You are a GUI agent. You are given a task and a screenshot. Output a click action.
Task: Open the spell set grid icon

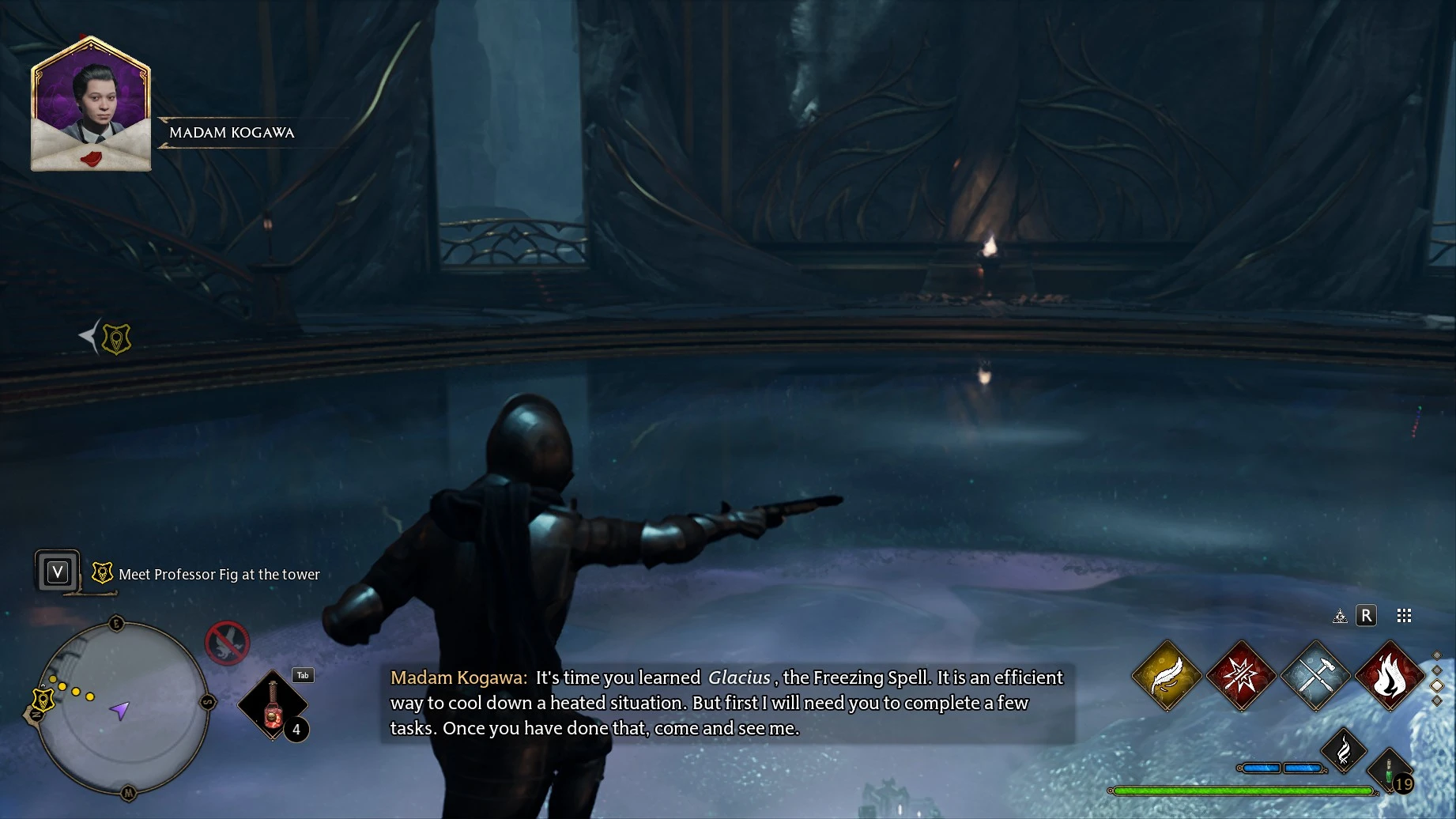point(1404,616)
